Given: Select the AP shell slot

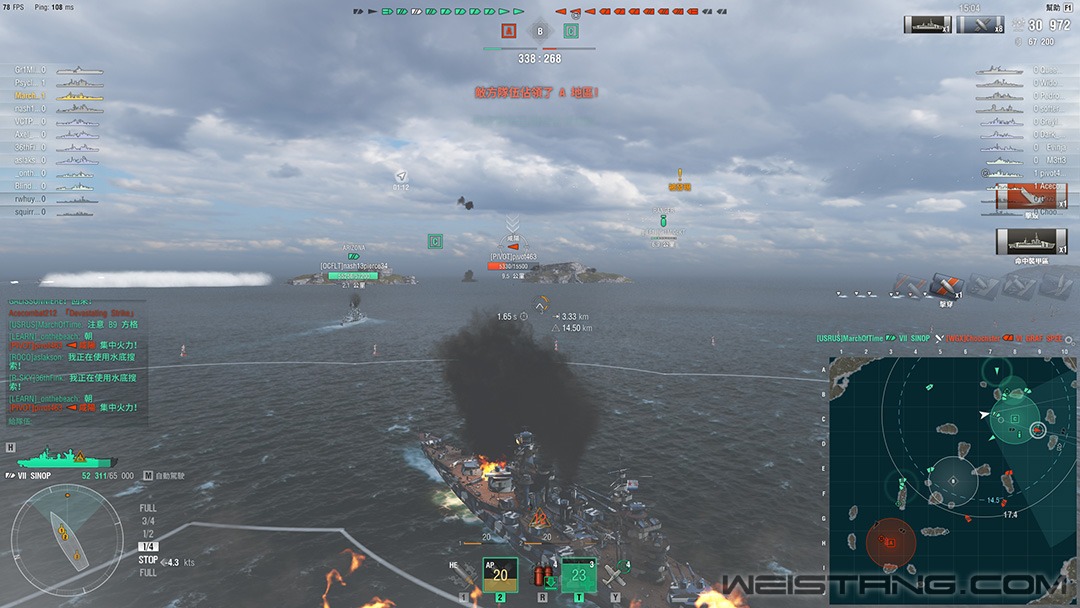Looking at the screenshot, I should (500, 575).
